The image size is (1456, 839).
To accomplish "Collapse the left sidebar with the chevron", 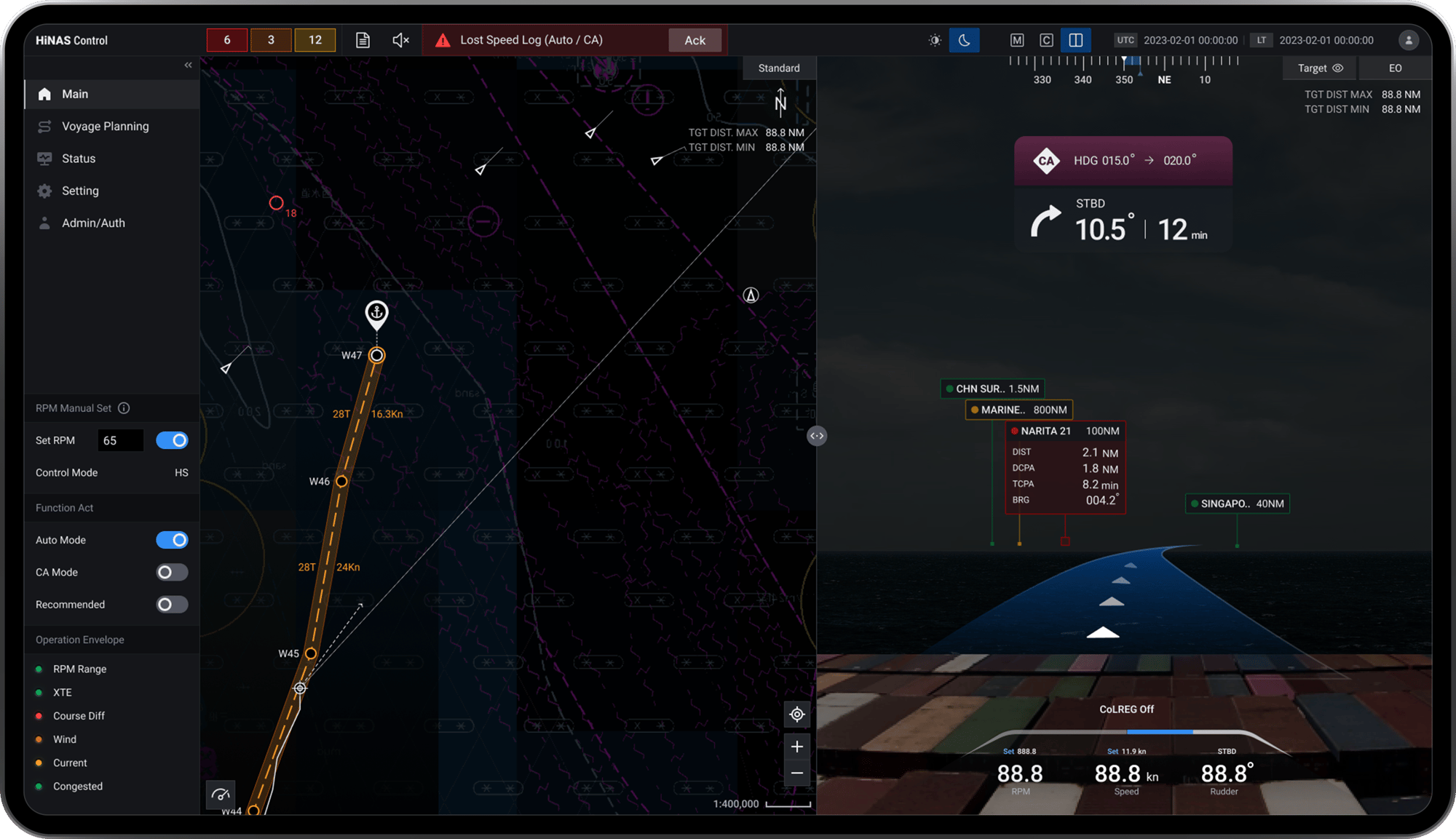I will click(187, 65).
